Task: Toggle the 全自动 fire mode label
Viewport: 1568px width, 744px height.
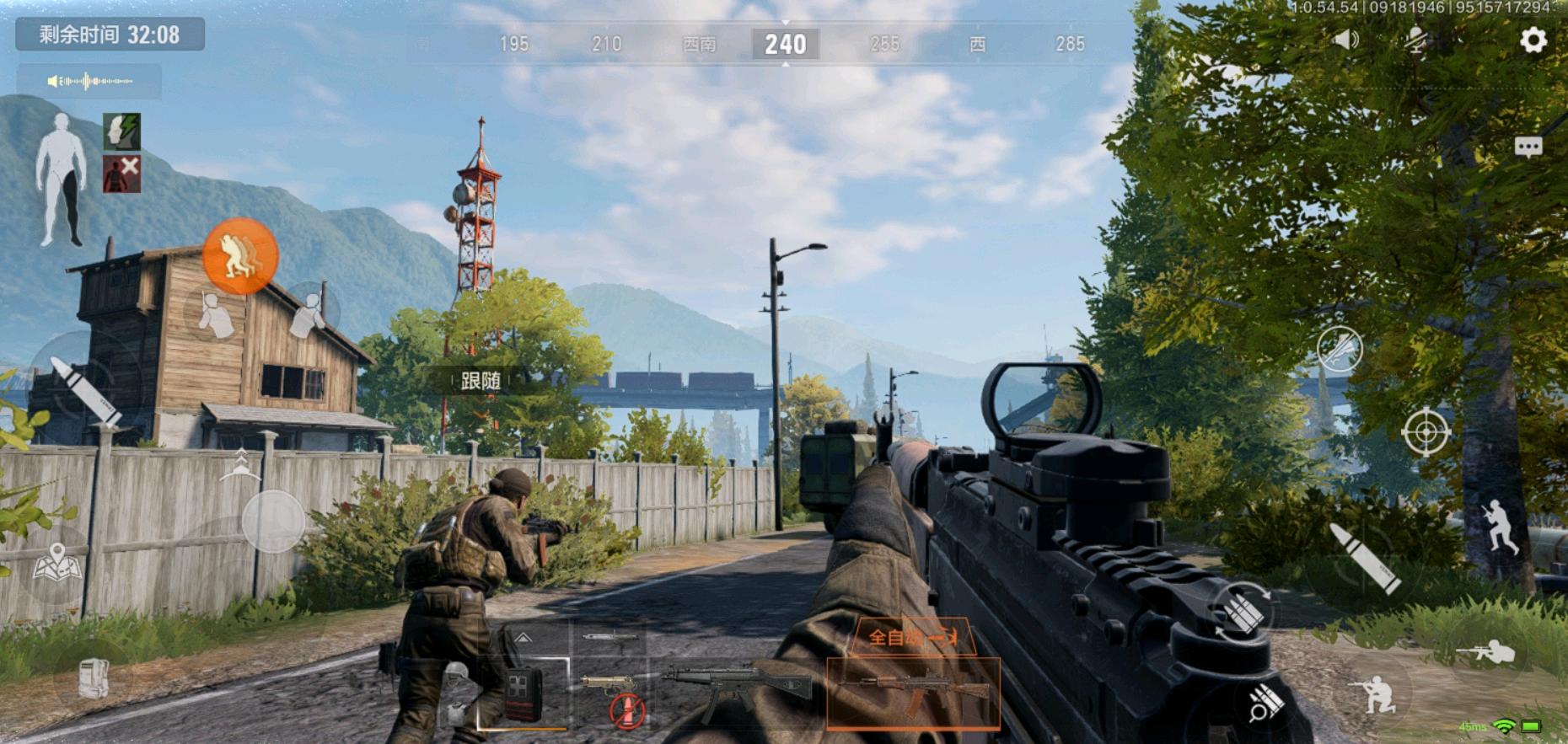Action: tap(913, 636)
